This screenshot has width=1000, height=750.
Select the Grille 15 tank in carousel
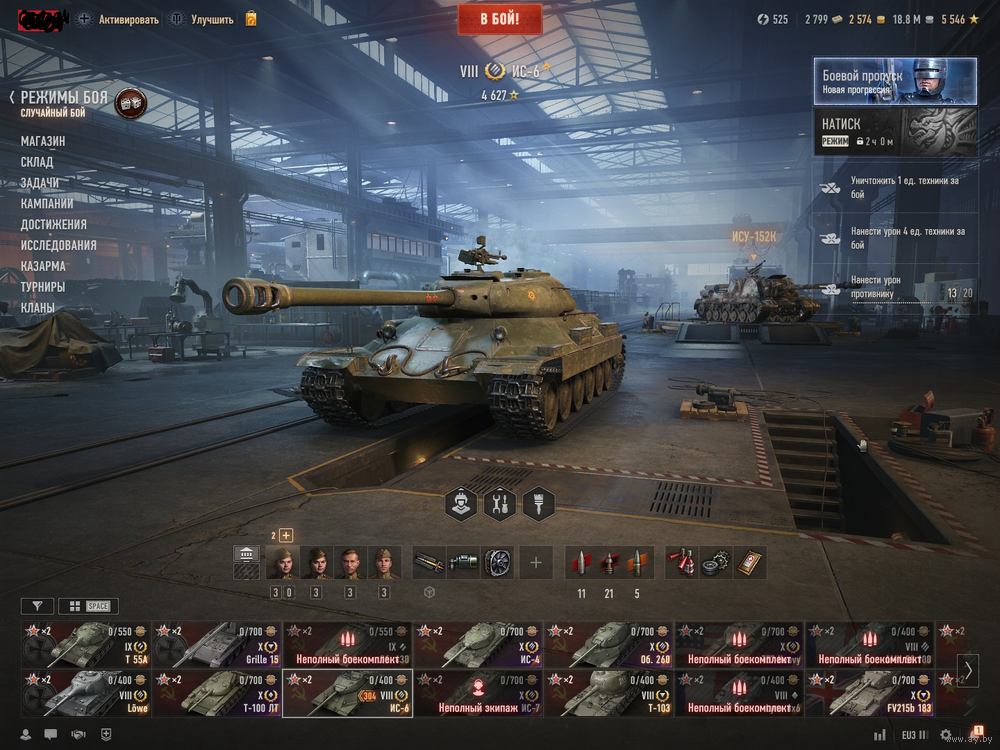click(x=217, y=645)
